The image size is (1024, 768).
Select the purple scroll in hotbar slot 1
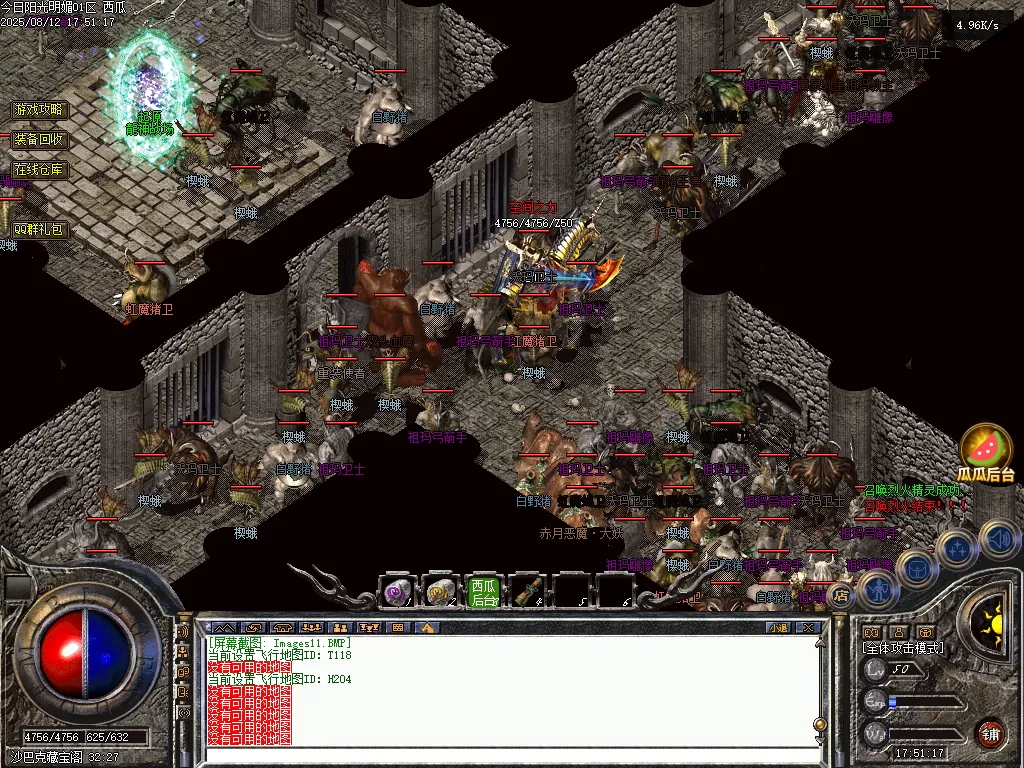tap(398, 593)
